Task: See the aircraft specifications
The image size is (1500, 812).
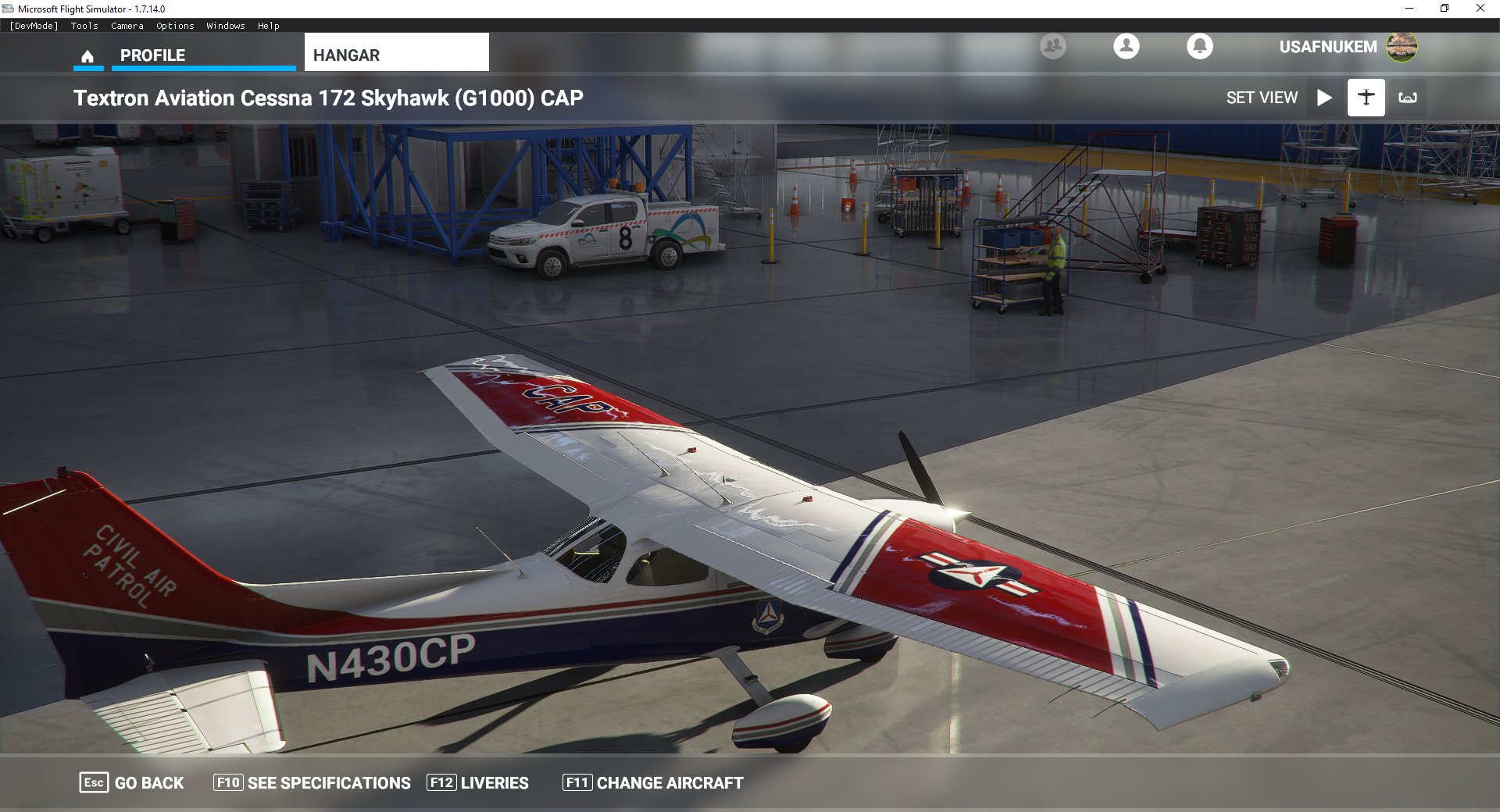Action: (x=312, y=782)
